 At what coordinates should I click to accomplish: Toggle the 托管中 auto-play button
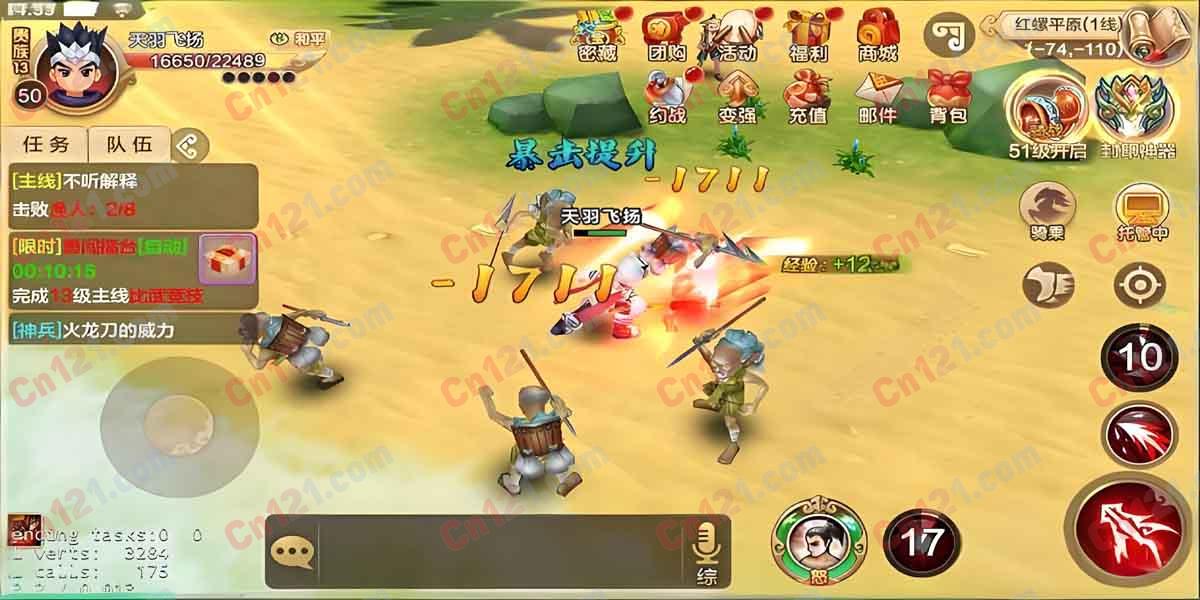pyautogui.click(x=1143, y=210)
